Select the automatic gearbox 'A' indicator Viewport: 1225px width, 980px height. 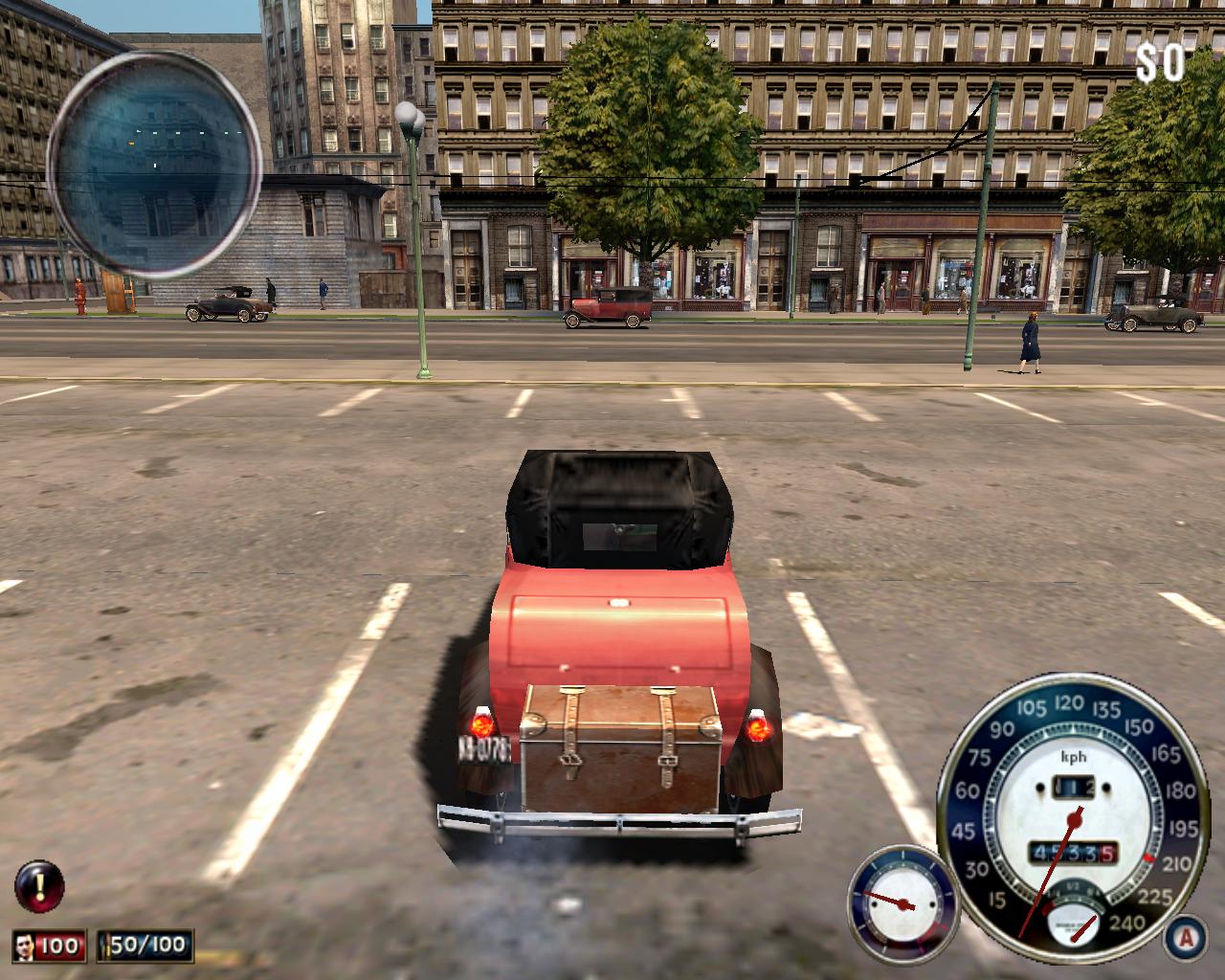(x=1185, y=935)
